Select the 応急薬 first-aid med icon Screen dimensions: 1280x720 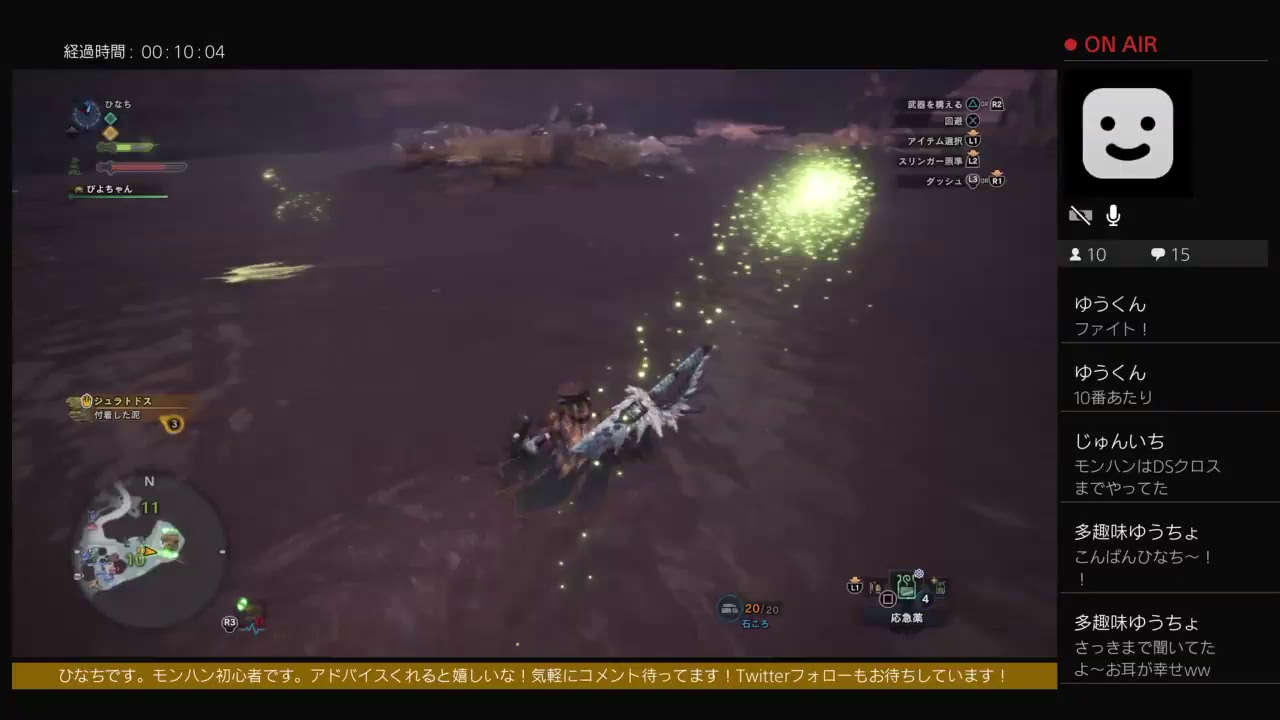(x=906, y=588)
